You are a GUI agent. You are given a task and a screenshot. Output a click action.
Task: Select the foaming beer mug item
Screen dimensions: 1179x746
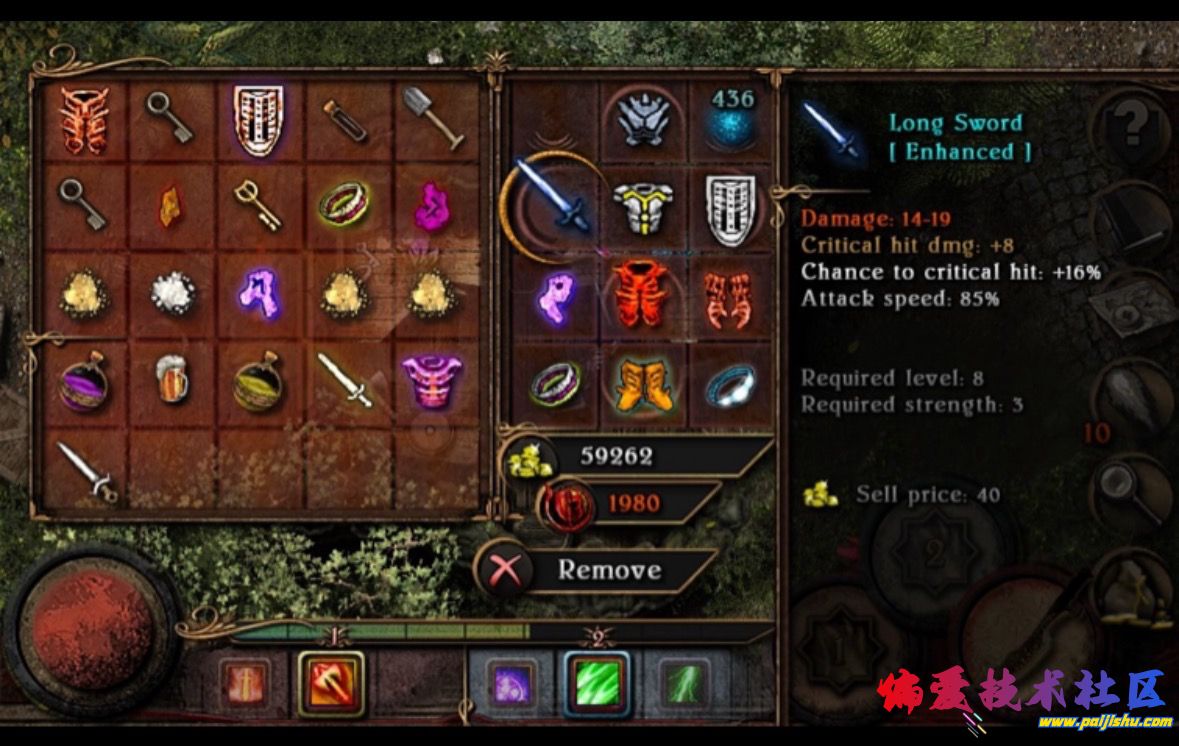click(x=172, y=381)
